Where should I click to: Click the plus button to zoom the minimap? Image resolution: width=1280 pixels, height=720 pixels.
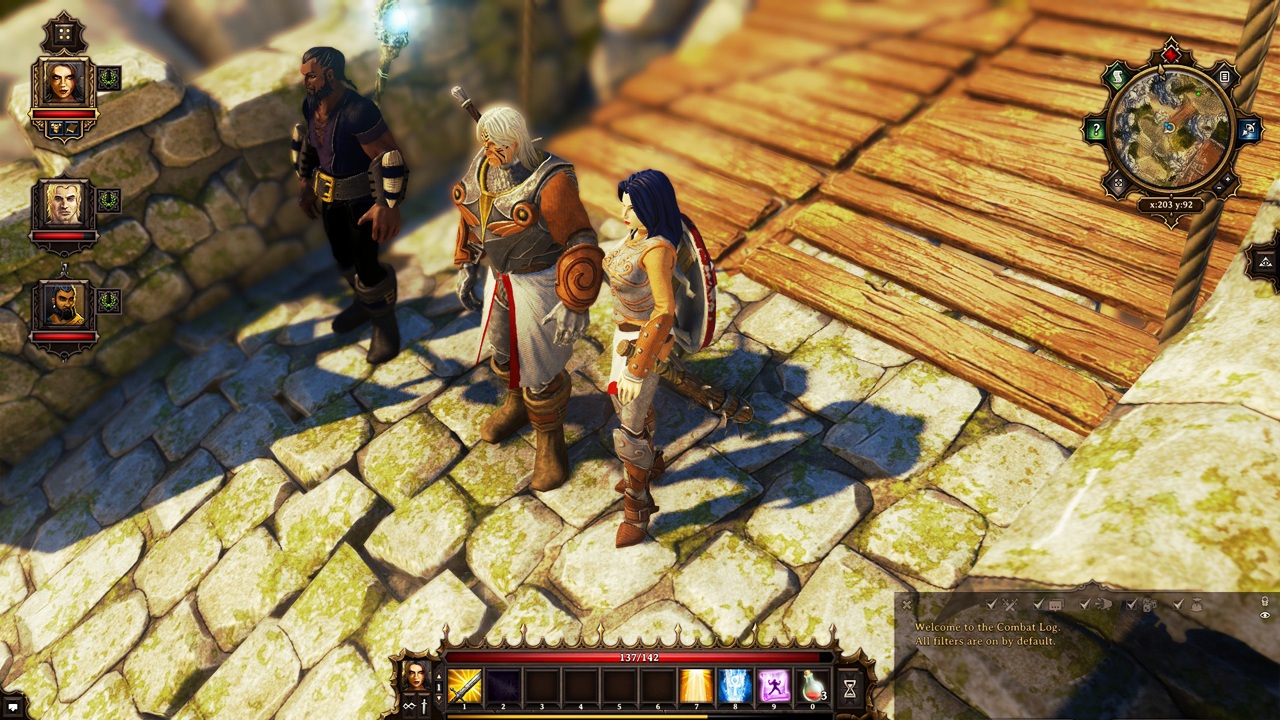pyautogui.click(x=1228, y=179)
